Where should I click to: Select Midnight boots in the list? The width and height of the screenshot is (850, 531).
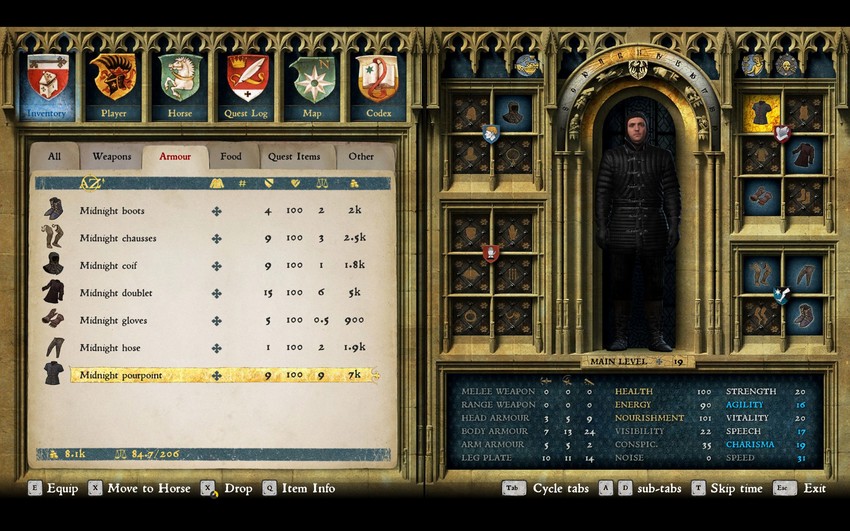point(112,211)
